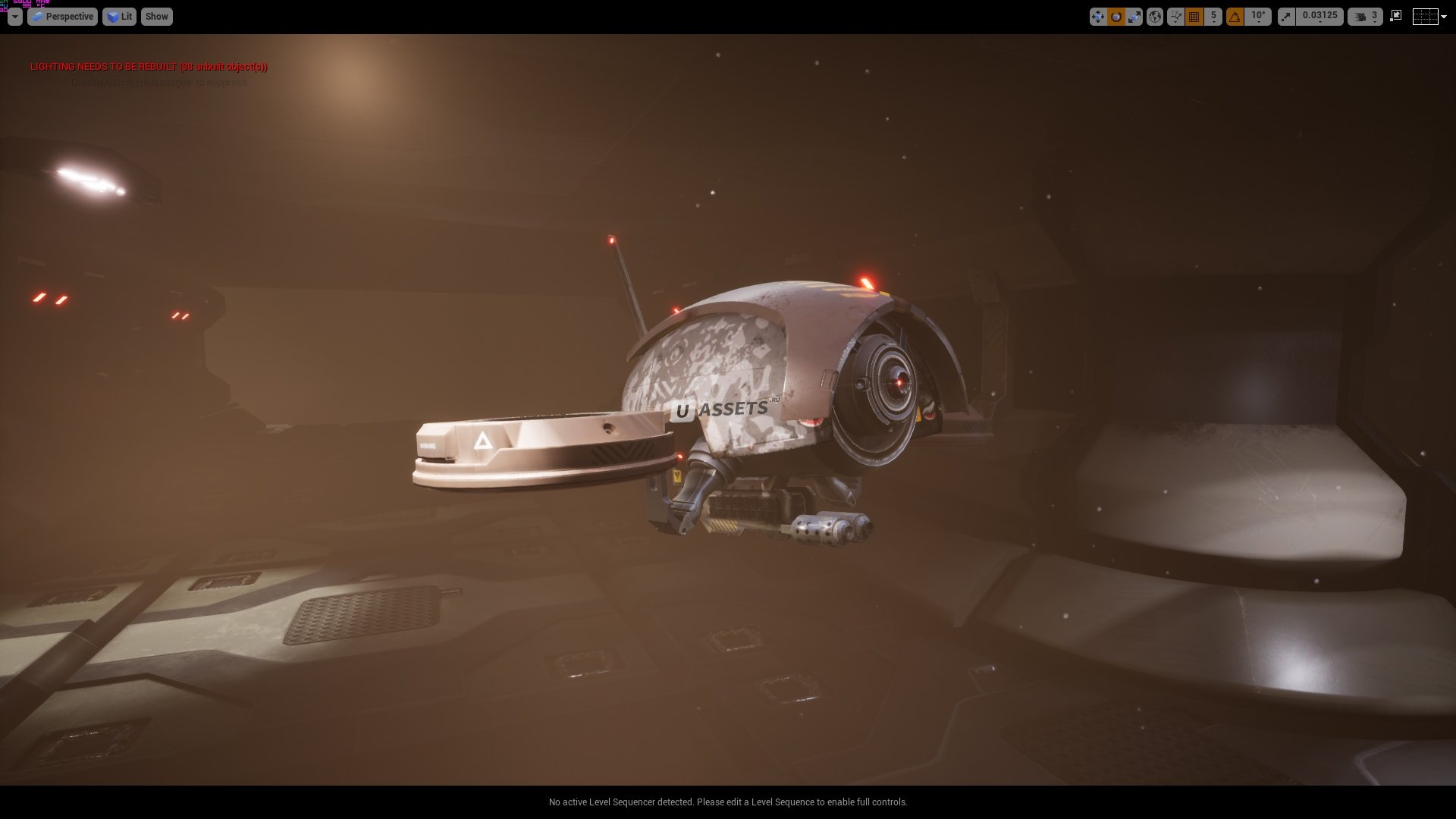Open the Show flags menu
This screenshot has width=1456, height=819.
[156, 17]
